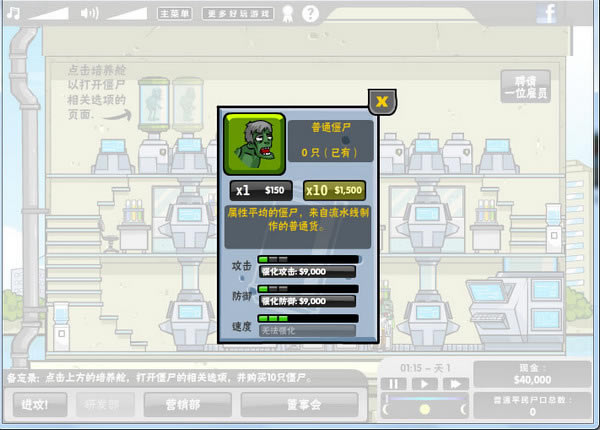600x430 pixels.
Task: Pause the game timer
Action: [396, 383]
